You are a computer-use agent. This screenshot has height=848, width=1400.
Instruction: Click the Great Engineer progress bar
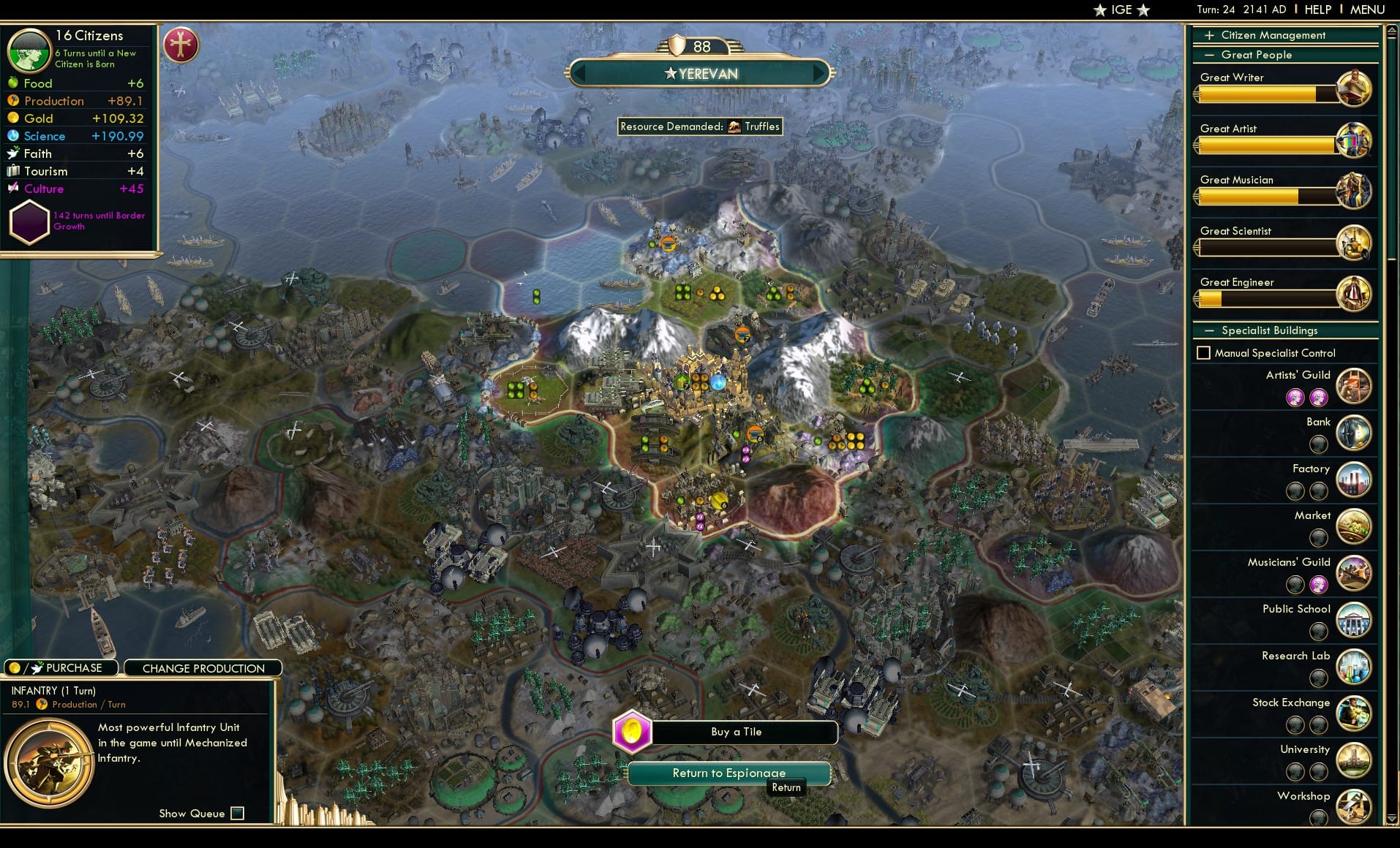click(x=1262, y=298)
